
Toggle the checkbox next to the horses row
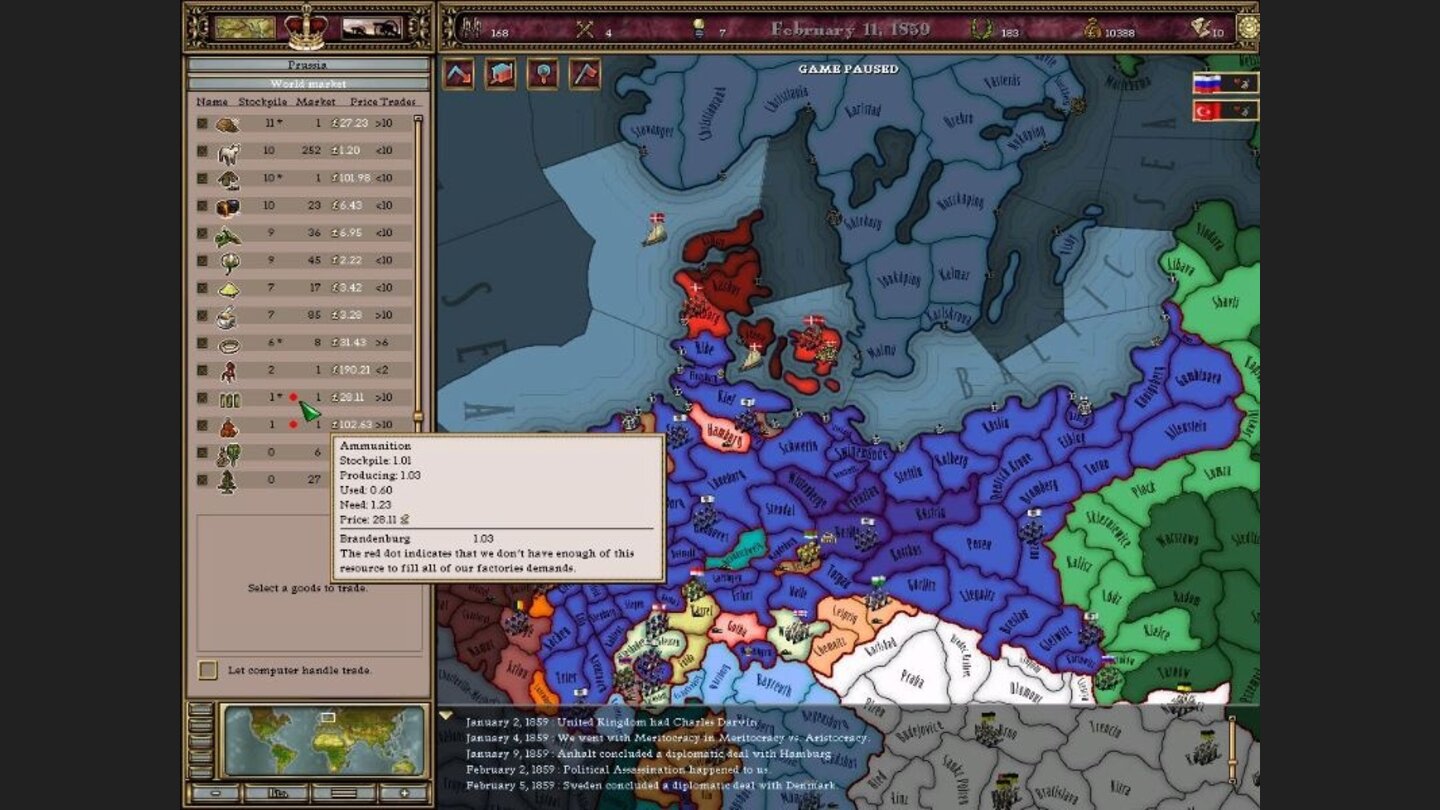pos(200,150)
